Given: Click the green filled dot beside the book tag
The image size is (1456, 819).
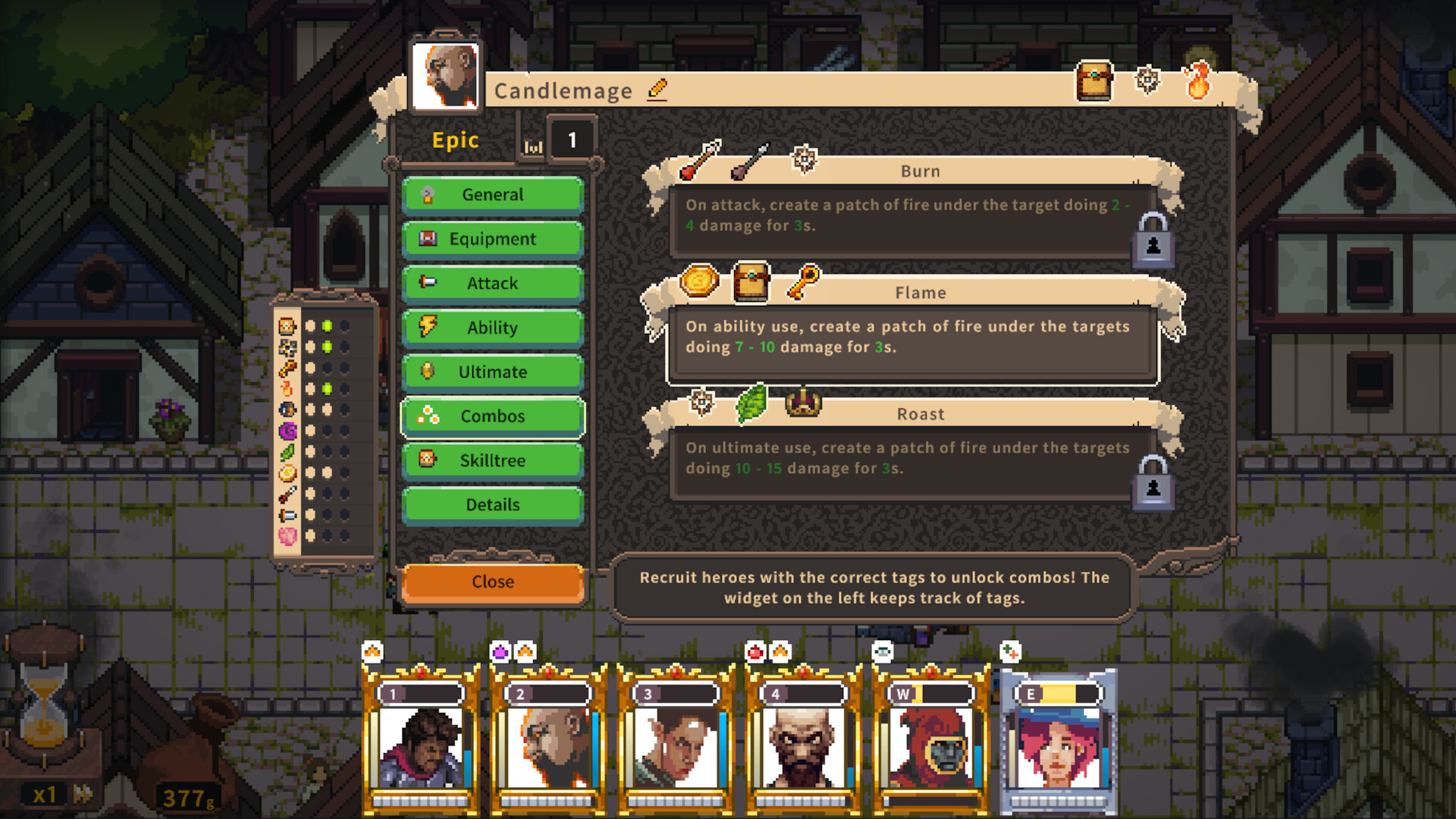Looking at the screenshot, I should tap(327, 326).
